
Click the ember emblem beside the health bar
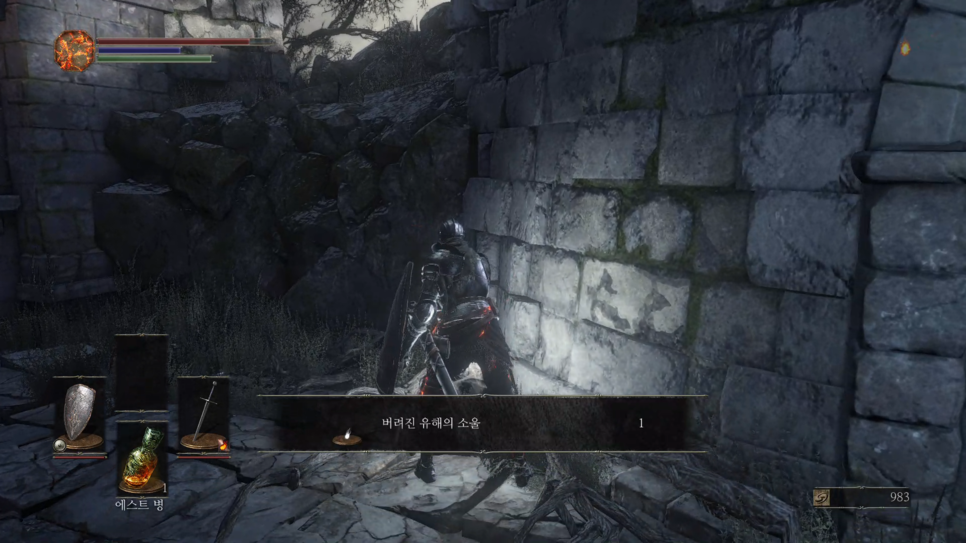[74, 49]
